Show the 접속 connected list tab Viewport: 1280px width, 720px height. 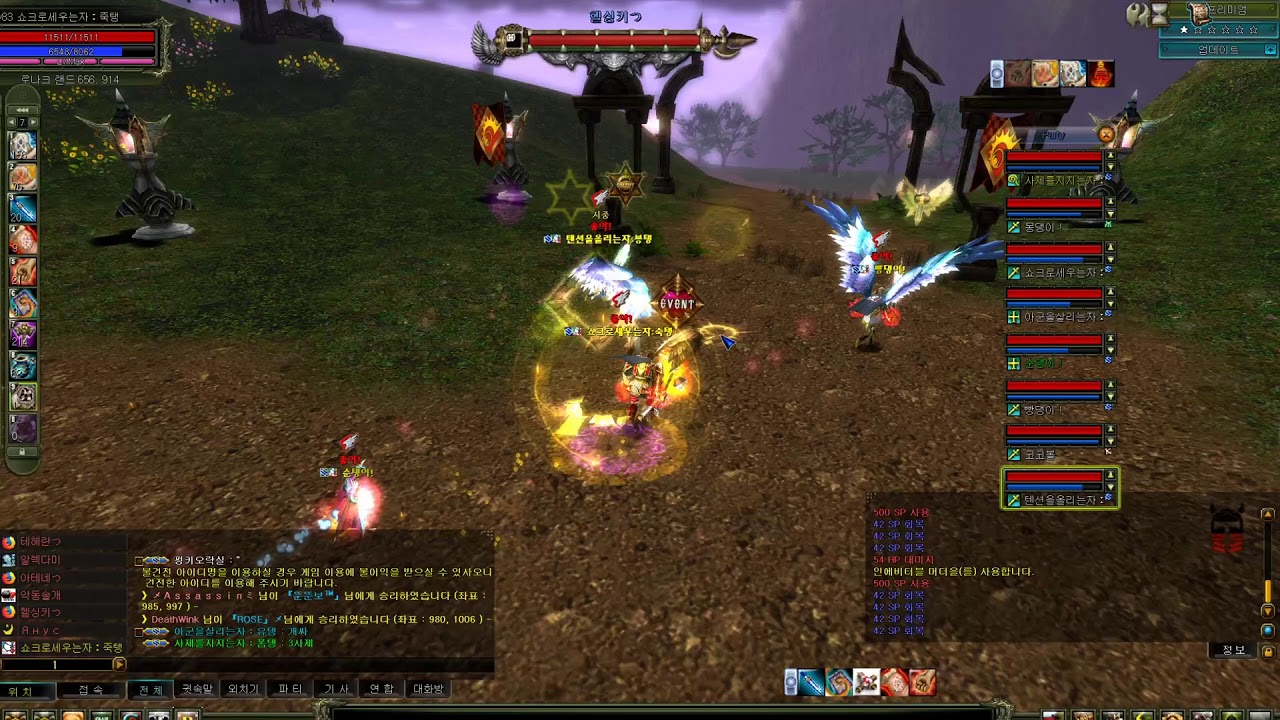click(90, 690)
